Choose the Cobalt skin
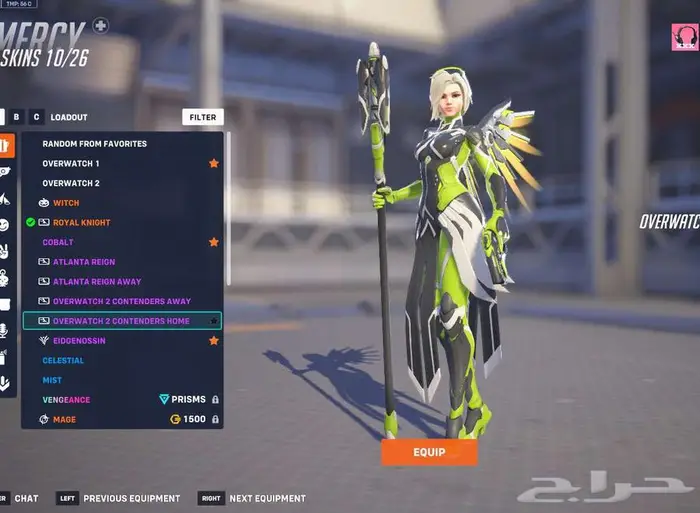 tap(58, 242)
